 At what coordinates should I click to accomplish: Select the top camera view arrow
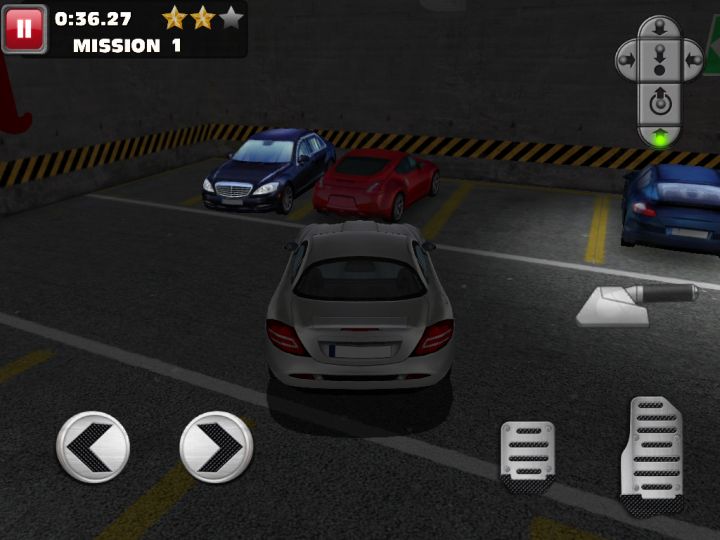click(659, 29)
